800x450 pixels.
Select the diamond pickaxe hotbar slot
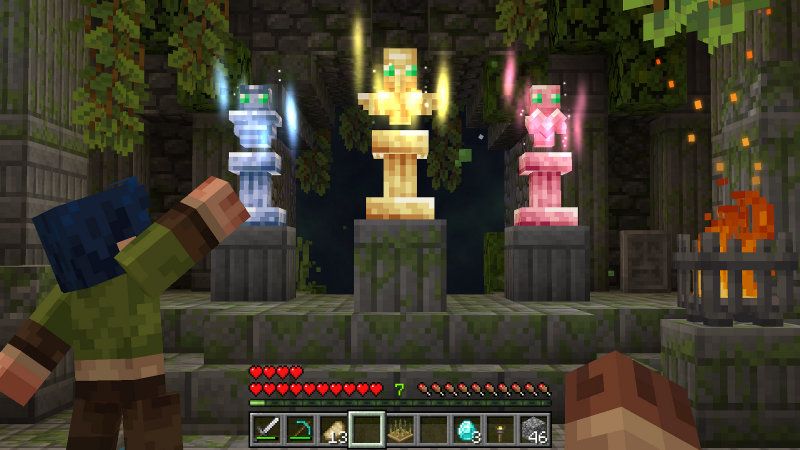click(300, 430)
